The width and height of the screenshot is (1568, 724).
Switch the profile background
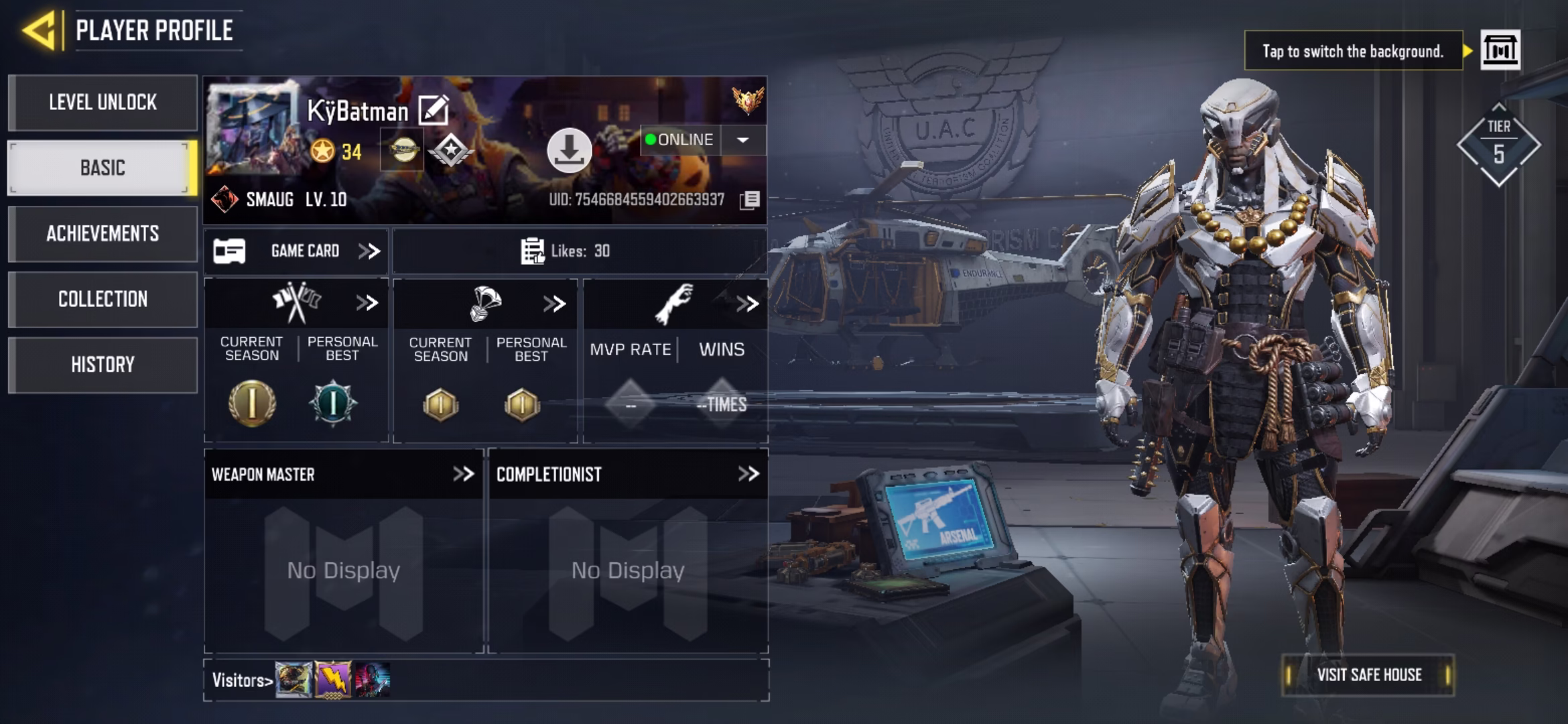point(1500,50)
